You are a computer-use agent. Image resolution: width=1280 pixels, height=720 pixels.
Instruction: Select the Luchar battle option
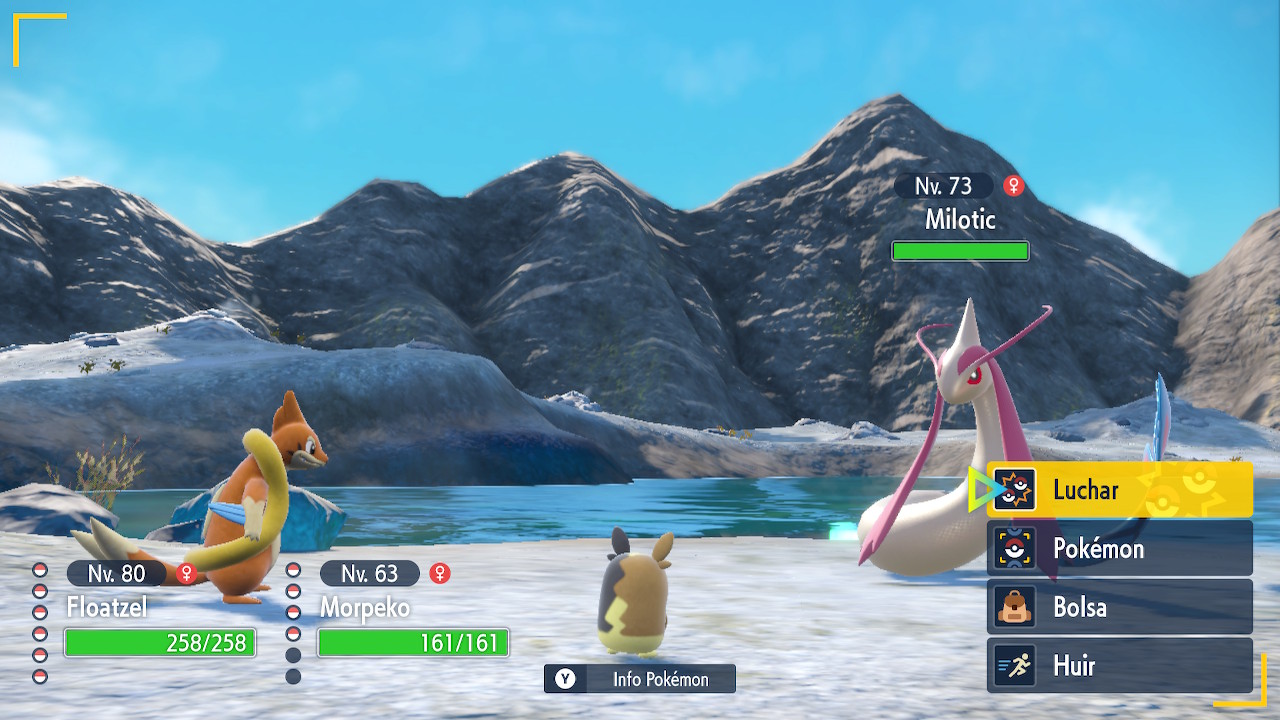point(1119,490)
